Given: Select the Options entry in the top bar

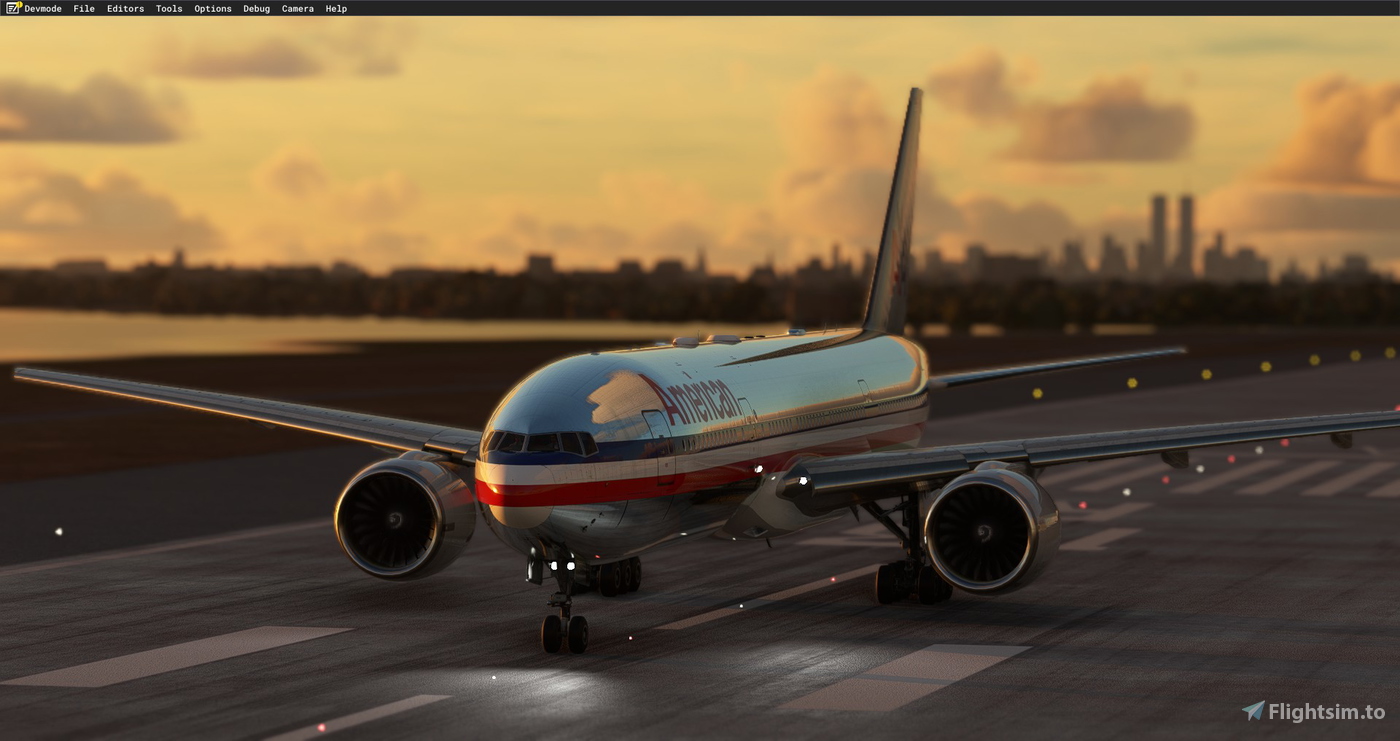Looking at the screenshot, I should tap(212, 8).
